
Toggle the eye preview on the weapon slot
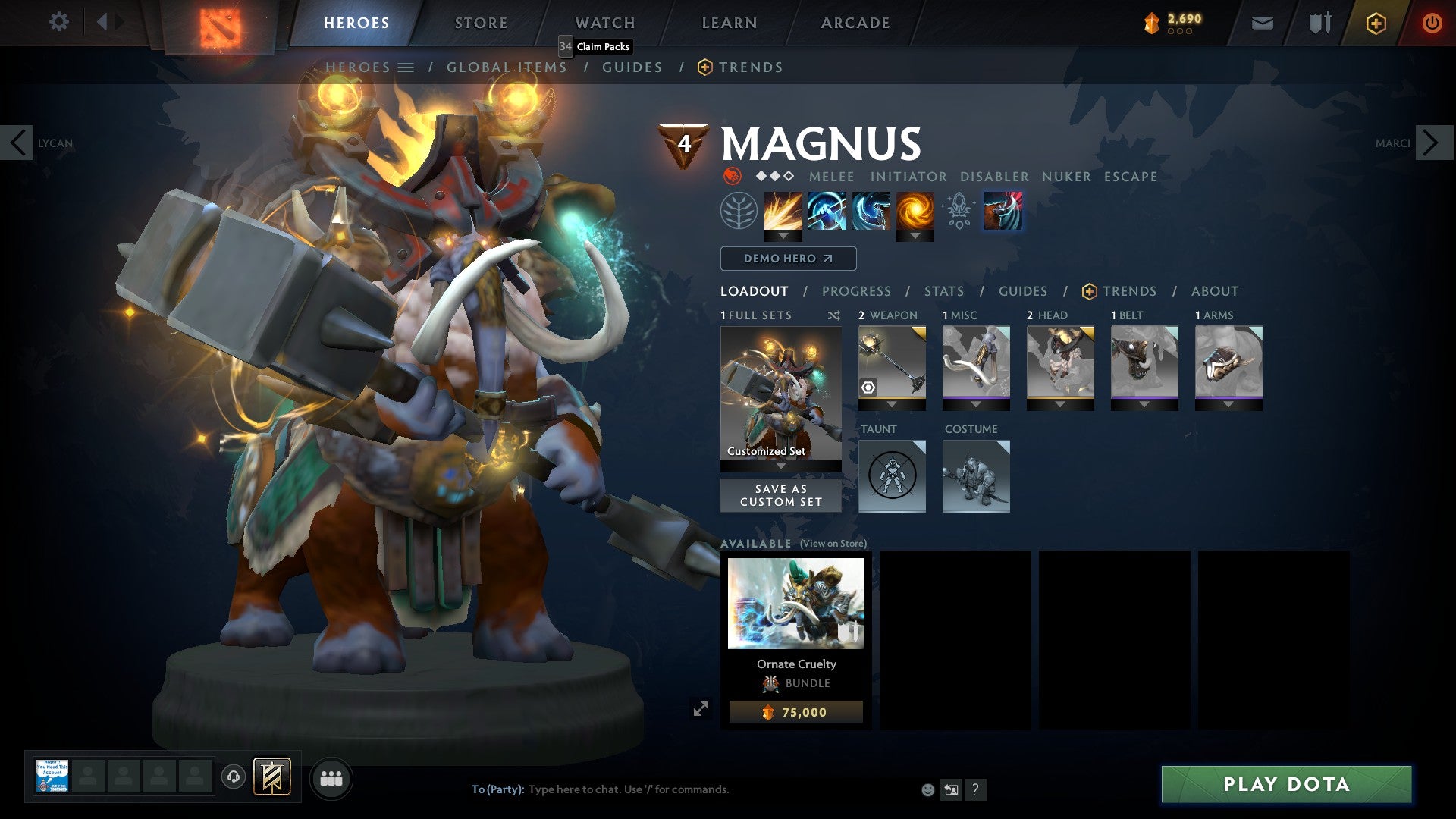pos(868,388)
